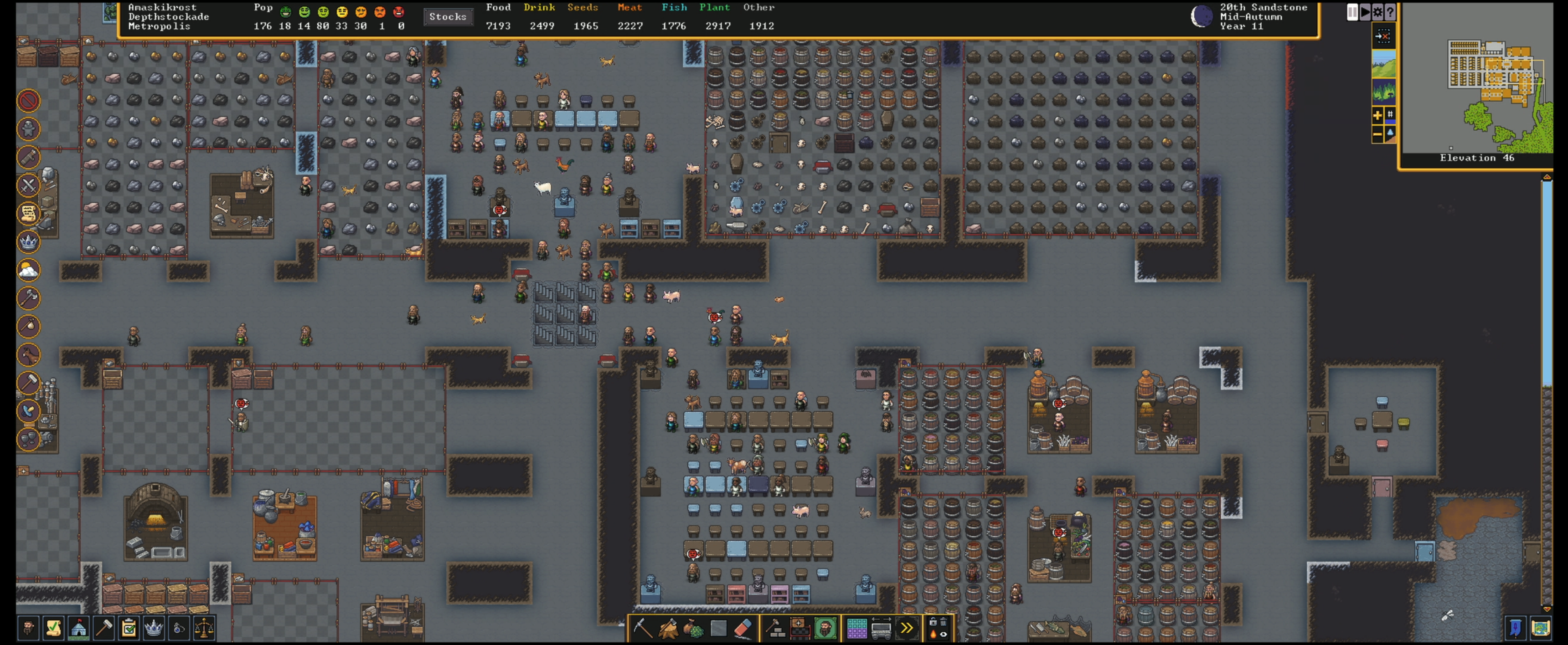The image size is (1568, 645).
Task: Open settings with the gear icon
Action: pyautogui.click(x=1377, y=12)
